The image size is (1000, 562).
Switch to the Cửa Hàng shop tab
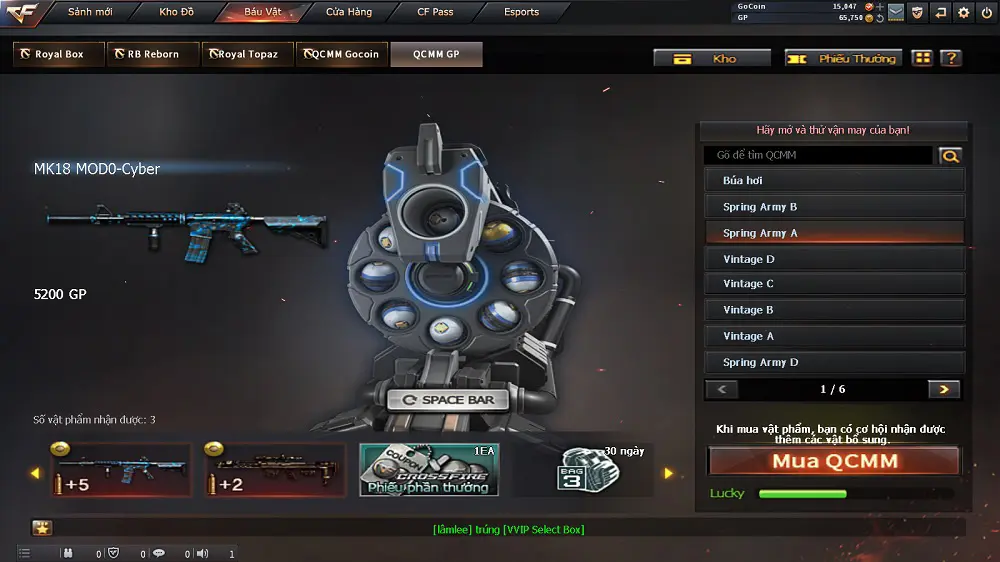349,12
